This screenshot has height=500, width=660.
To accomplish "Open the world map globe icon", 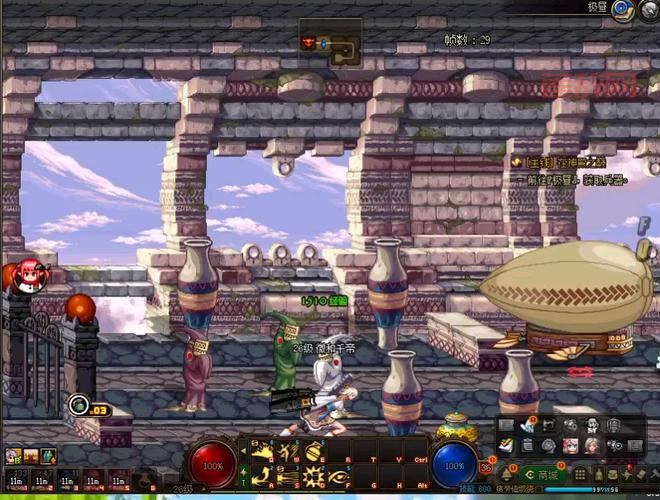I will coord(622,9).
